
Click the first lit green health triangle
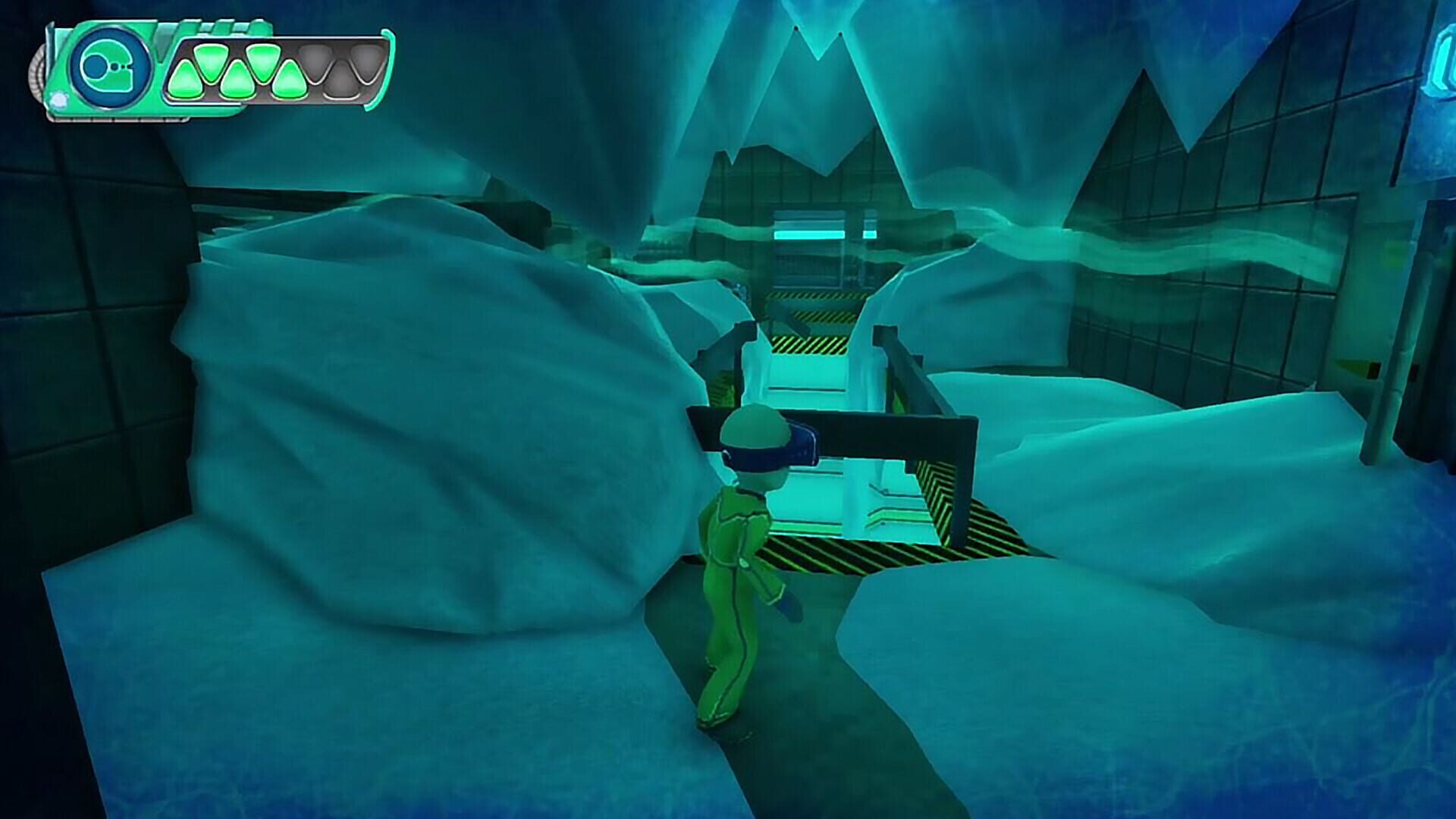[x=186, y=80]
